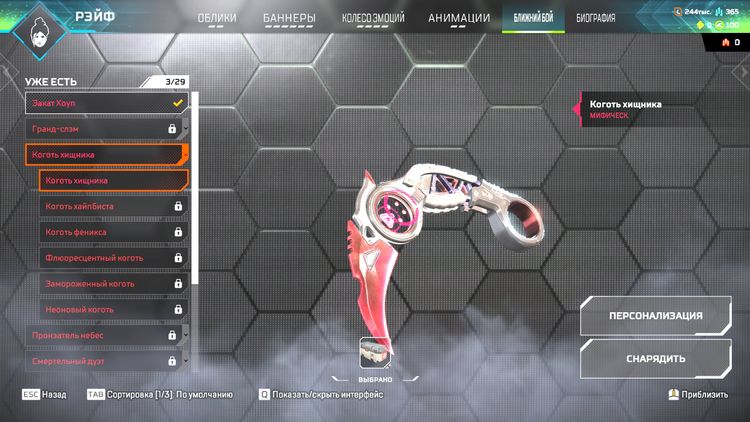Select the Закат Хоуп melee item
This screenshot has width=750, height=422.
coord(106,103)
